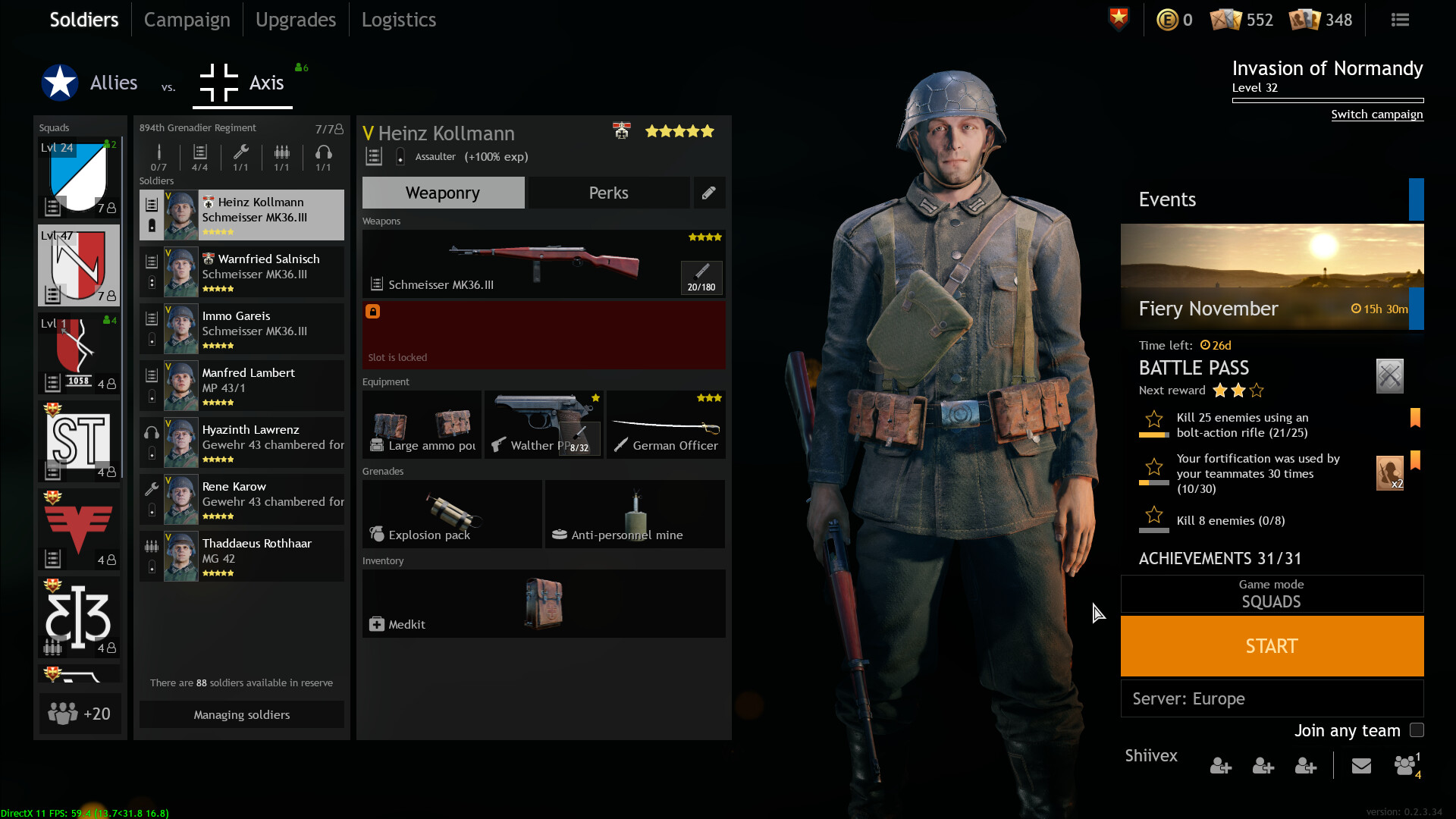Show the Perks tab

click(608, 193)
